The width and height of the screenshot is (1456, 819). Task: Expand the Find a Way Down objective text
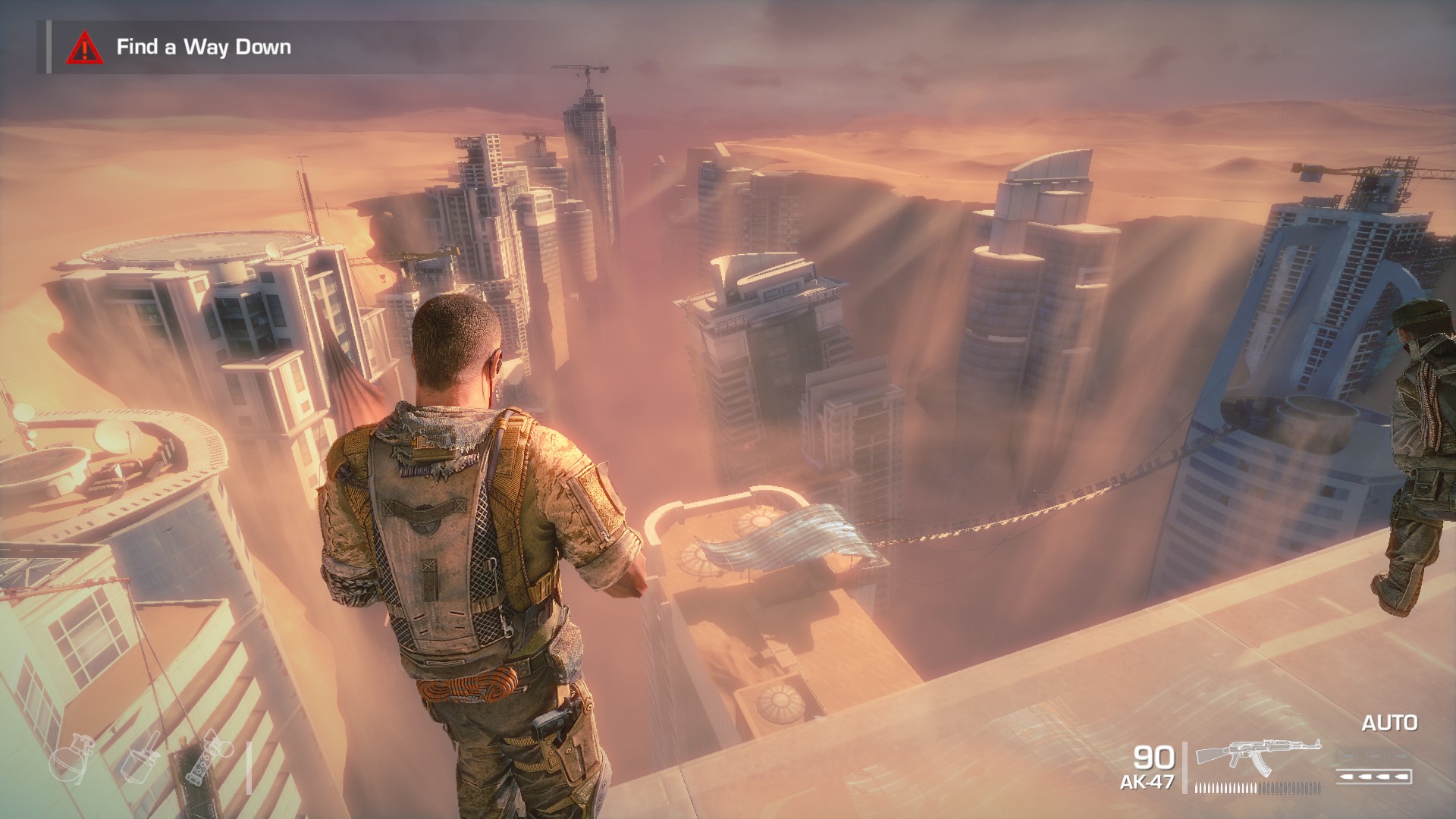click(205, 47)
